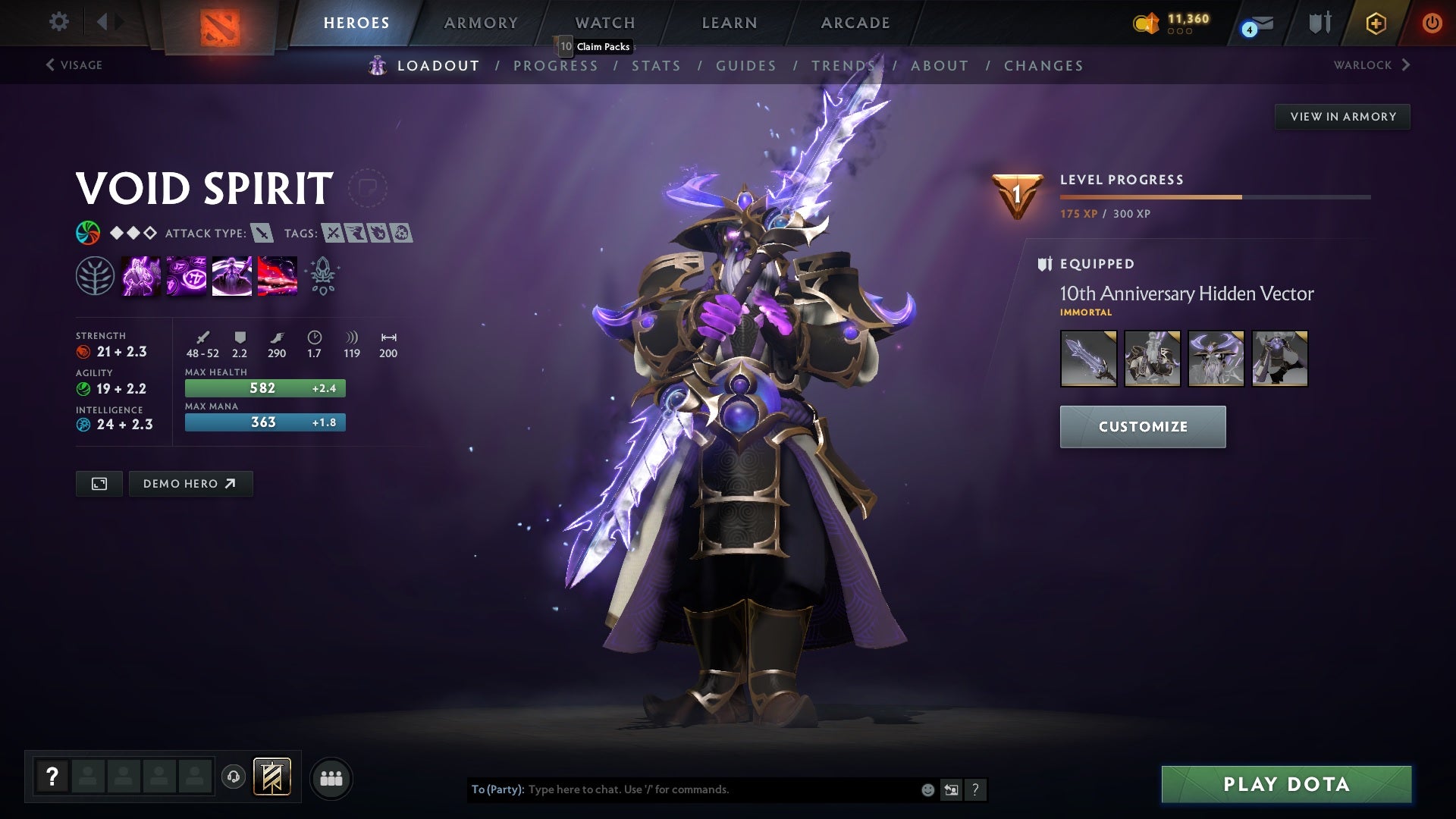Click the party chat input field
Image resolution: width=1456 pixels, height=819 pixels.
tap(720, 789)
